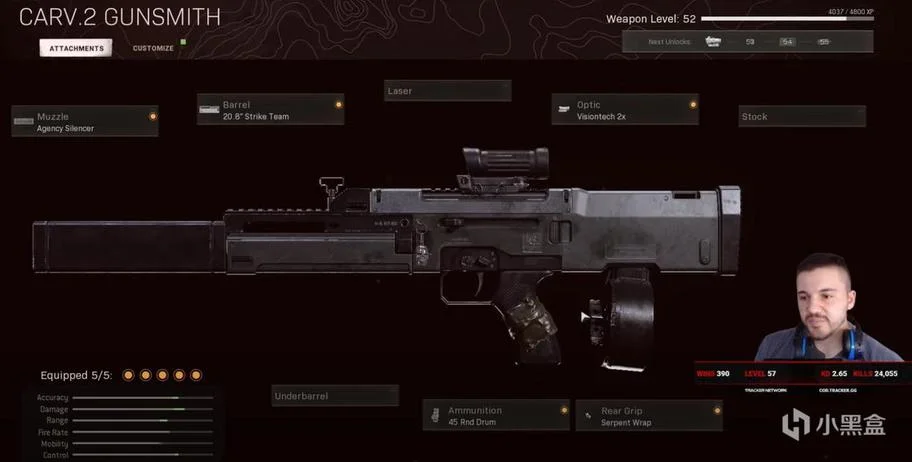
Task: Choose the empty Underbarrel attachment slot
Action: tap(335, 396)
